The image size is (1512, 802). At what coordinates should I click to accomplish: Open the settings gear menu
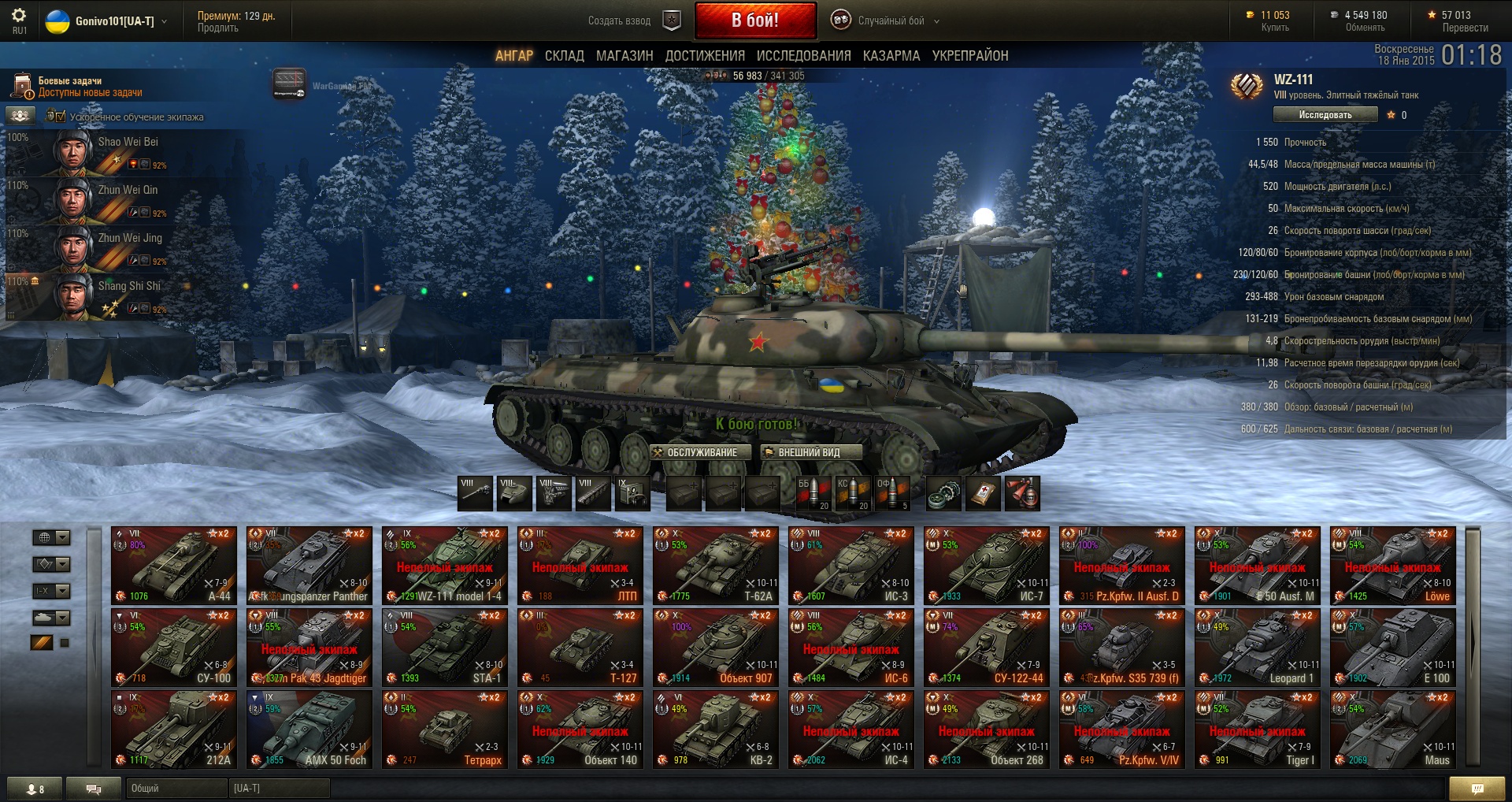(x=19, y=16)
